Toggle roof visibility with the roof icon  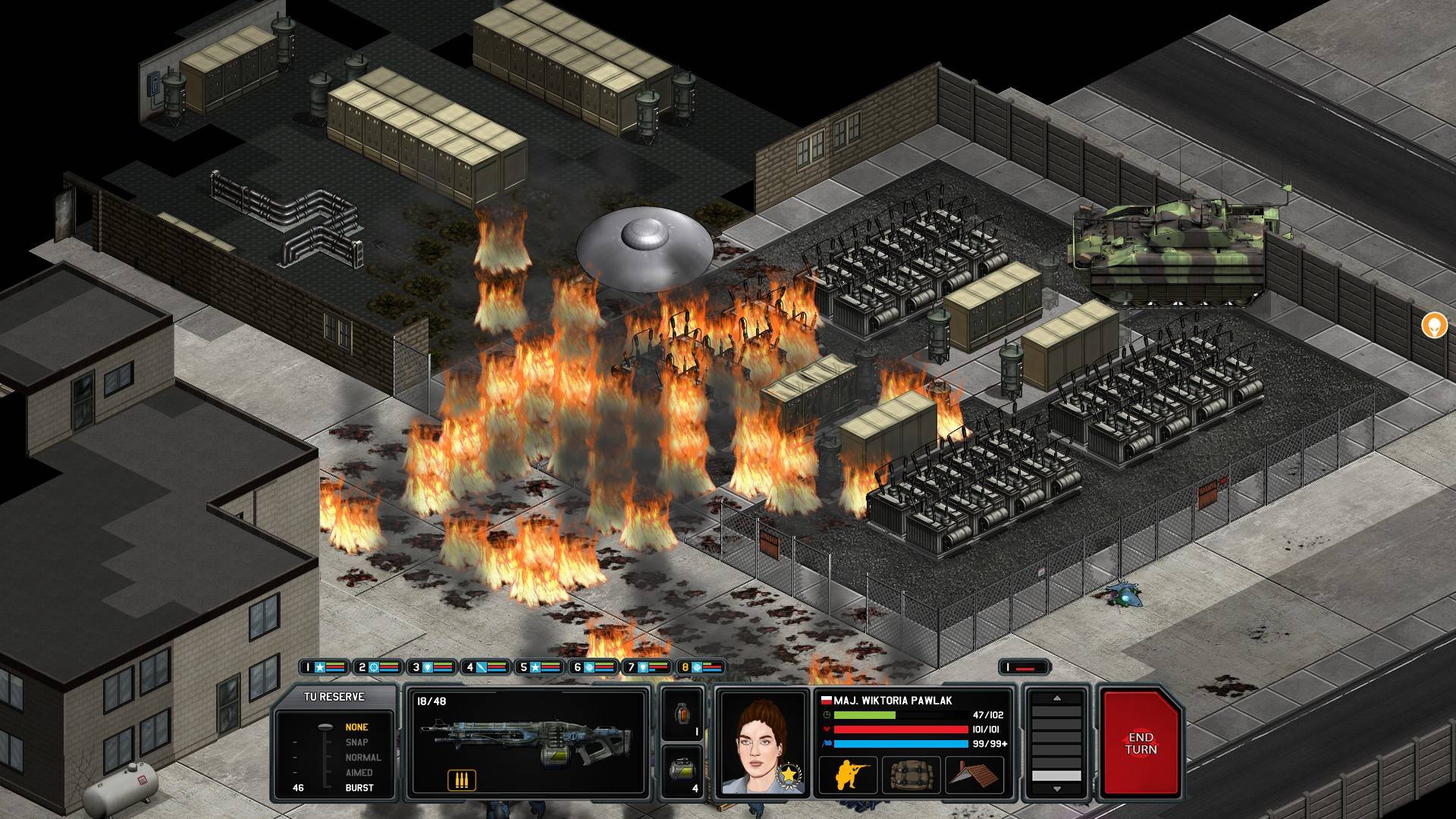point(974,775)
